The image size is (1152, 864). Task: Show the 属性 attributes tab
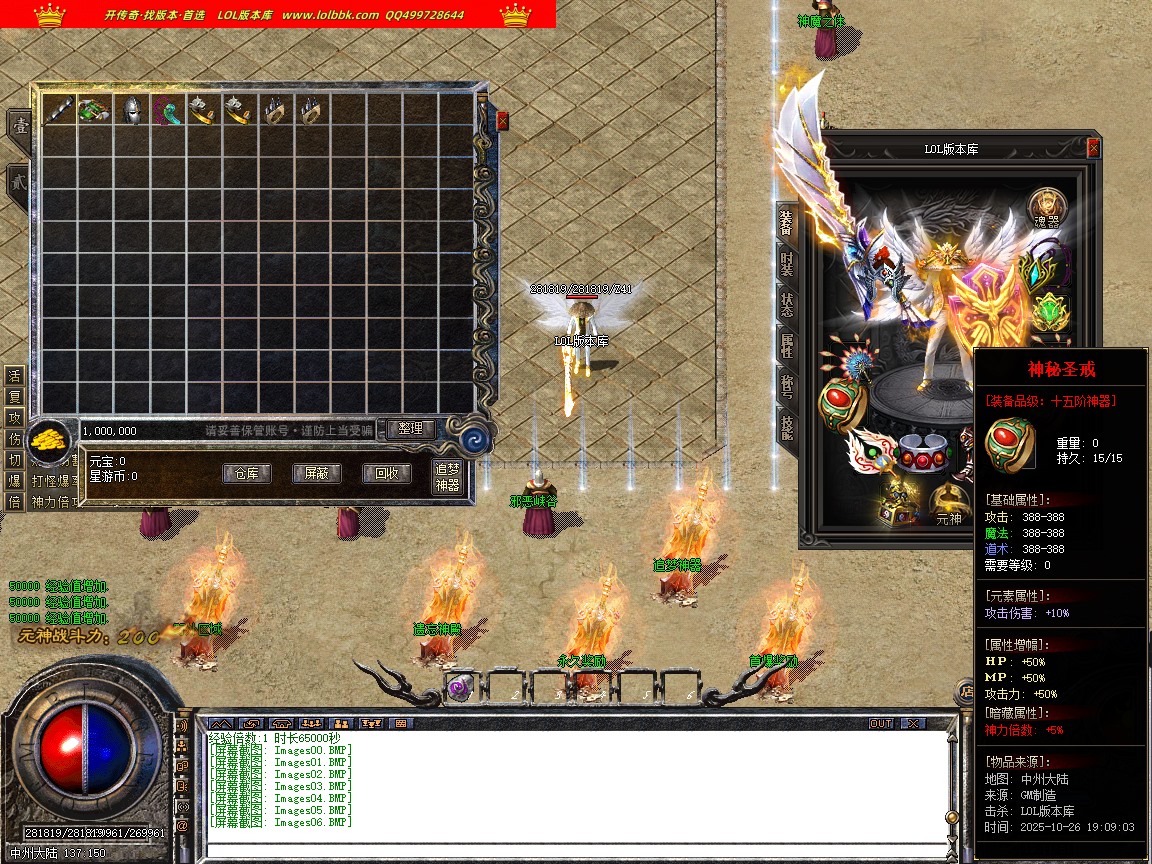tap(787, 347)
